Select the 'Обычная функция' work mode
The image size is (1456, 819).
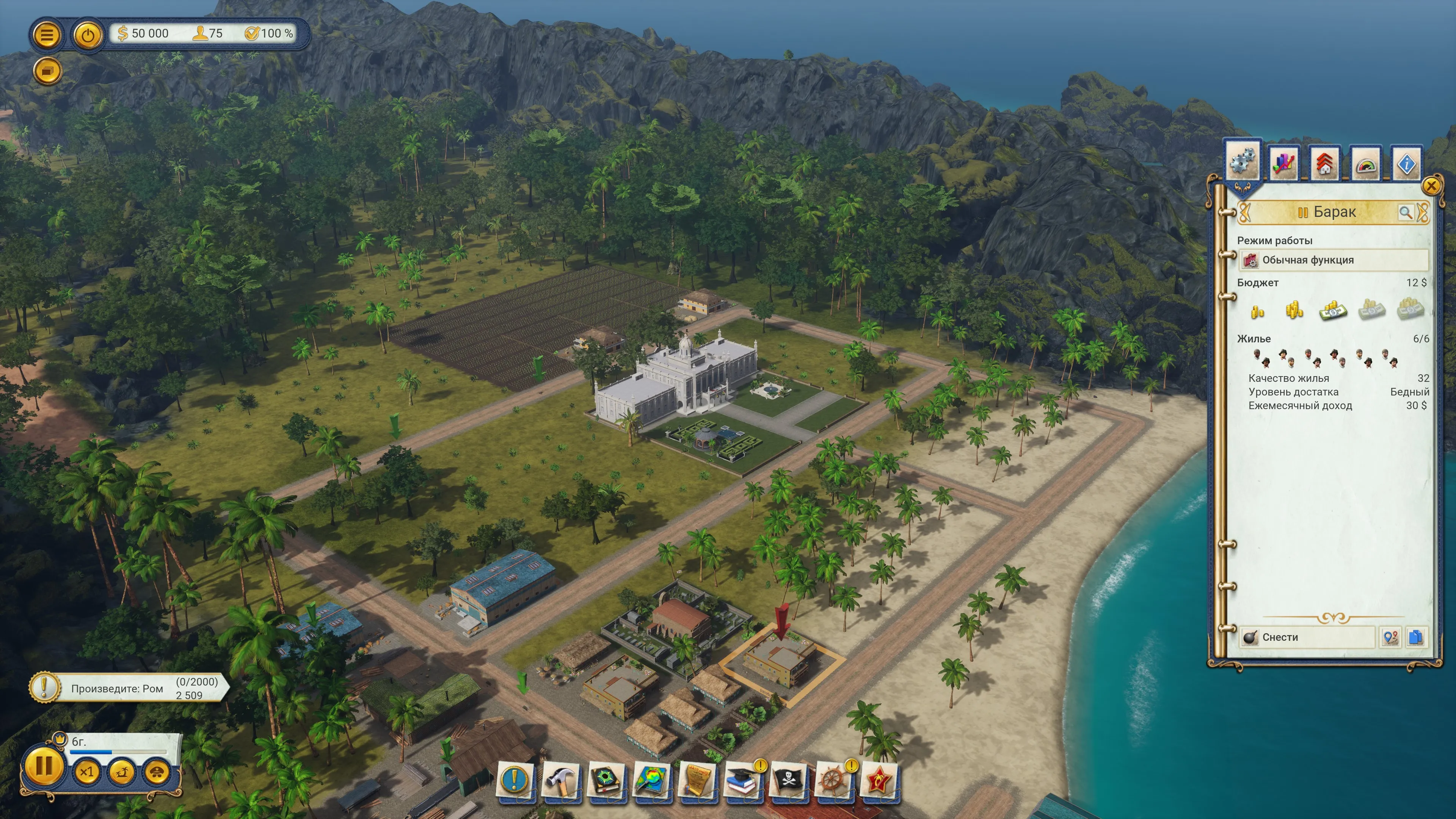tap(1334, 260)
